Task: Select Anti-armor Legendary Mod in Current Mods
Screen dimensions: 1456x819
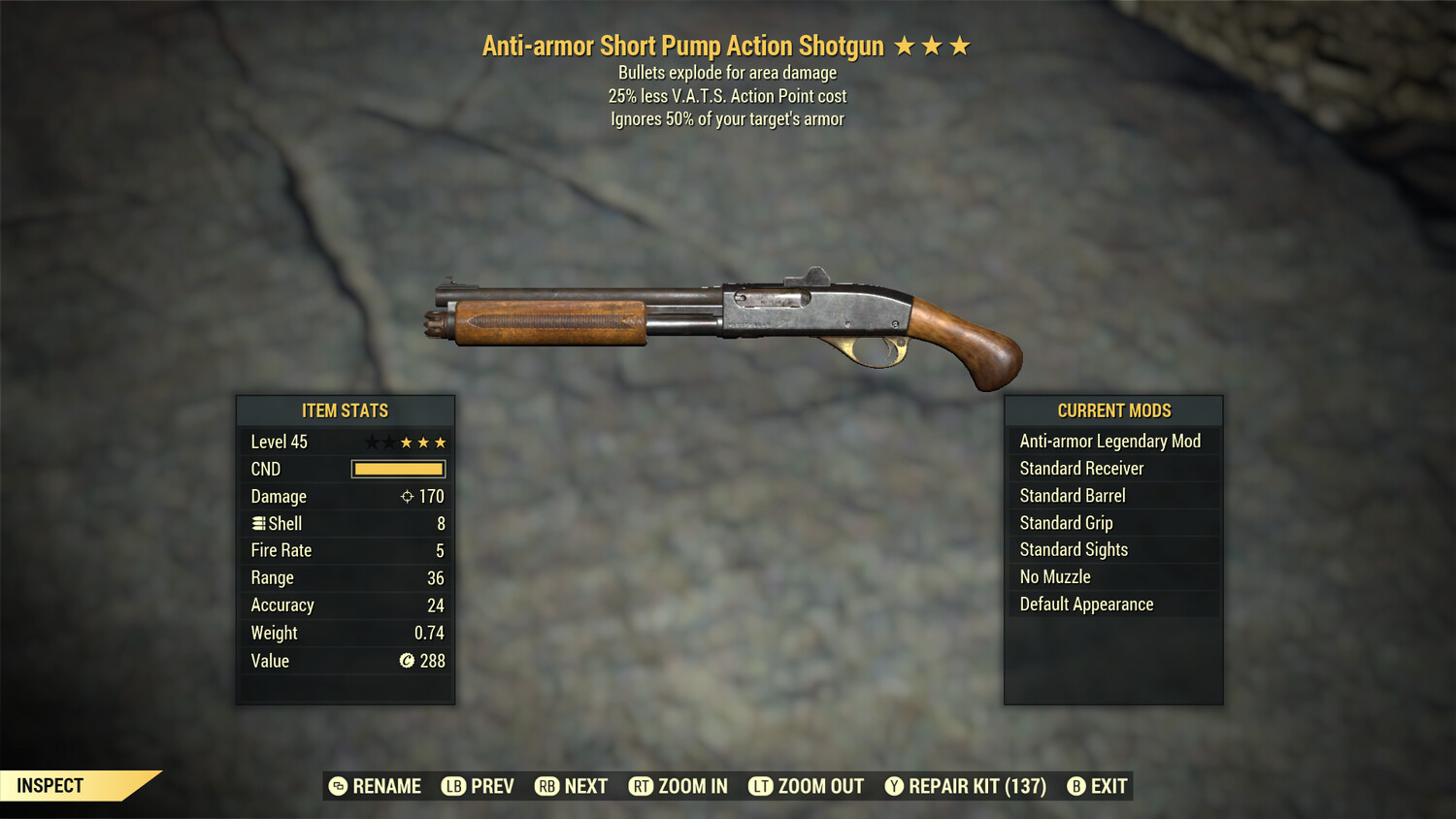Action: [x=1109, y=441]
